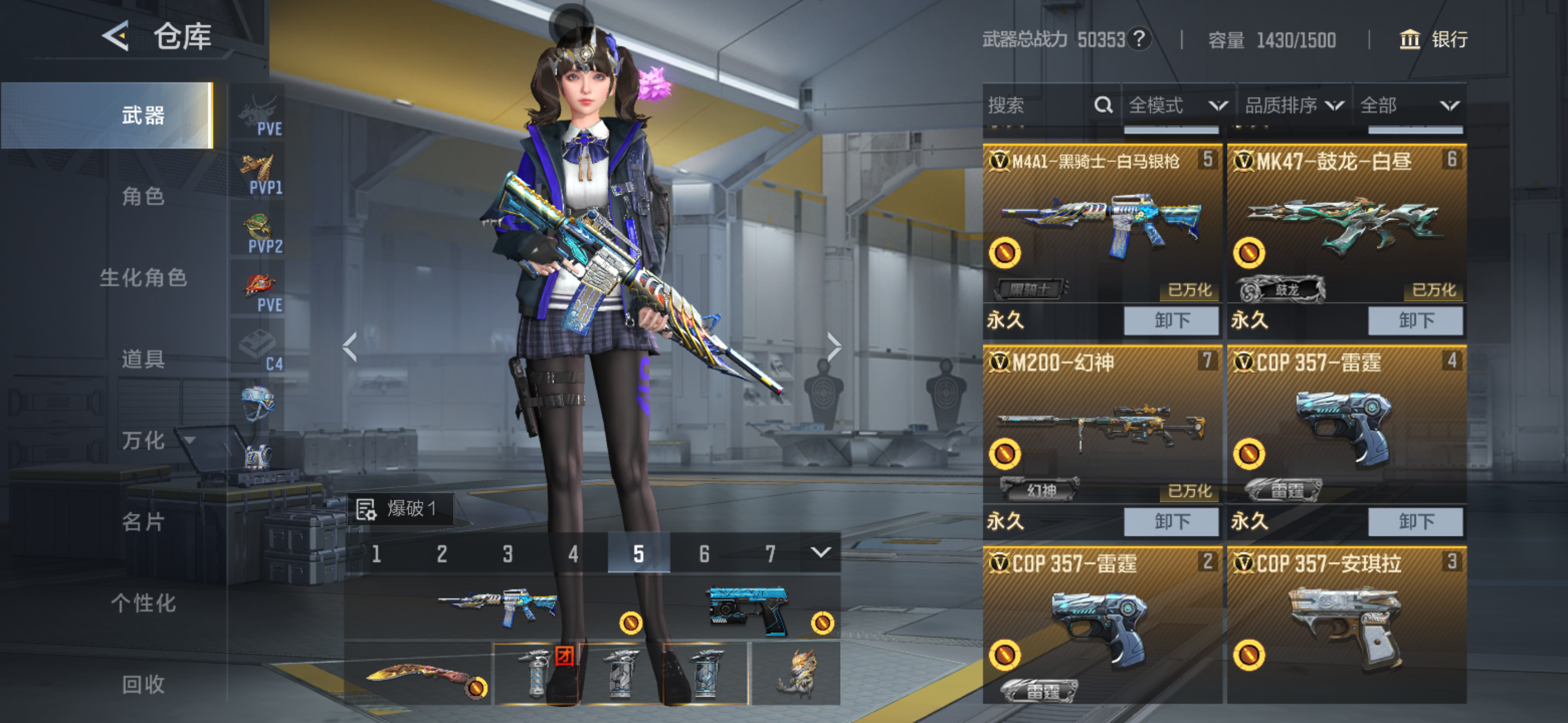Unequip the MK47-鼓龙-白昼 rifle
Screen dimensions: 1568x723
coord(1415,320)
